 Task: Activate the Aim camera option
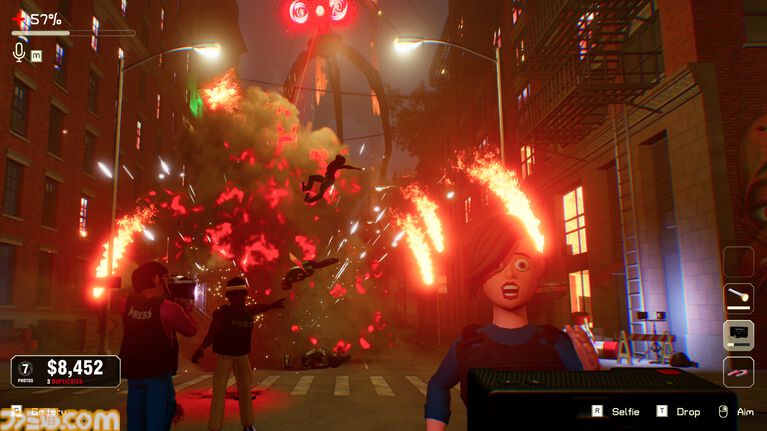(735, 411)
